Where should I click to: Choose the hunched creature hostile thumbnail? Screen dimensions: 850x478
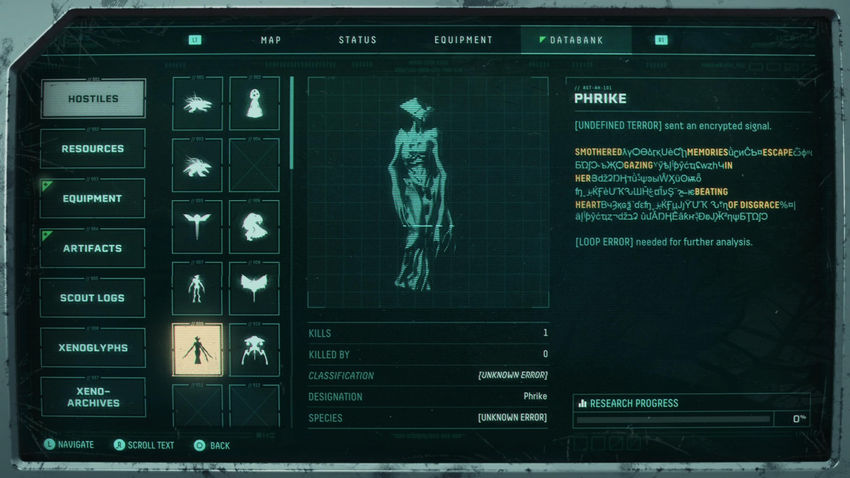(x=254, y=226)
